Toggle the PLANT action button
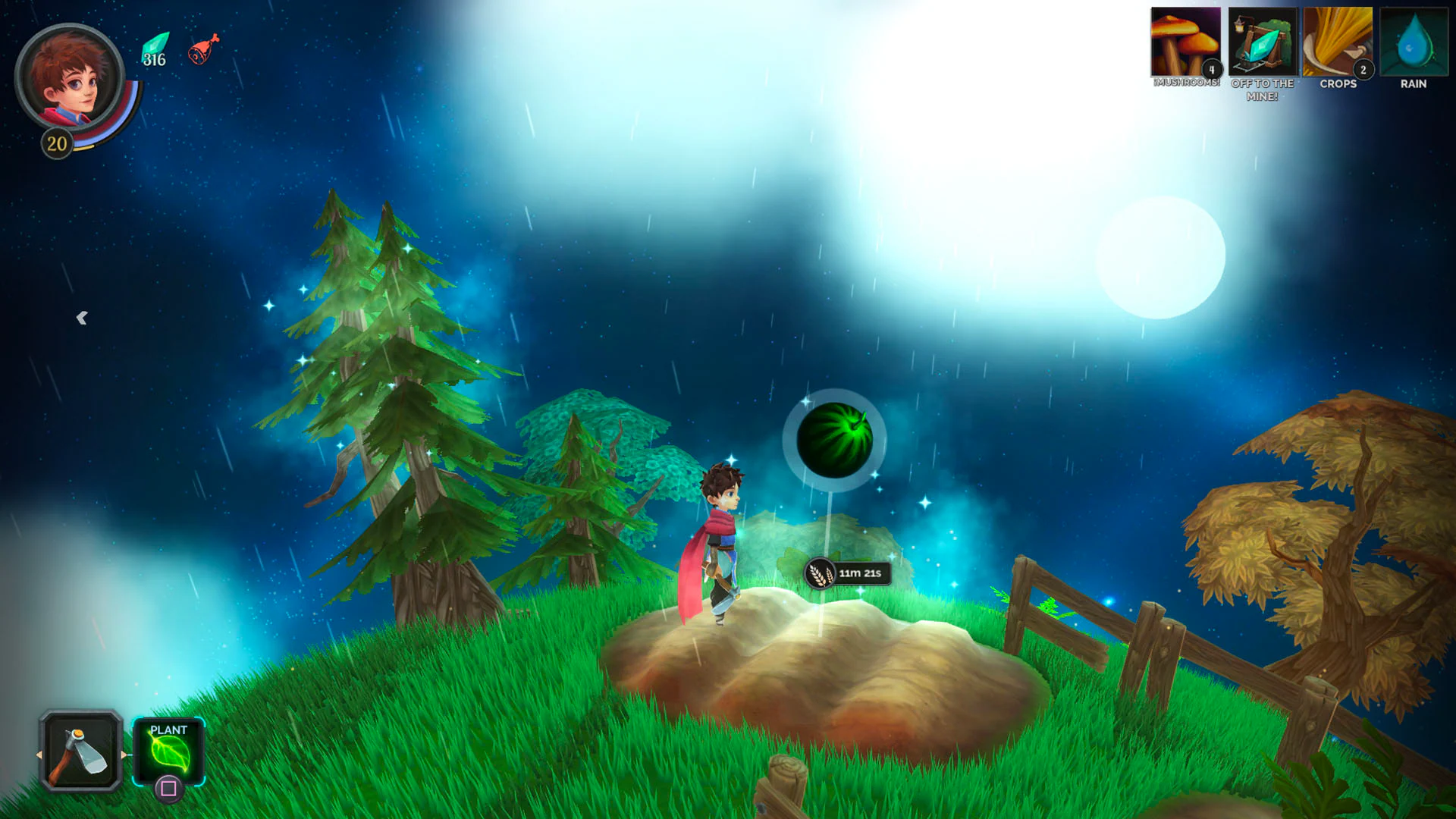 pos(168,751)
